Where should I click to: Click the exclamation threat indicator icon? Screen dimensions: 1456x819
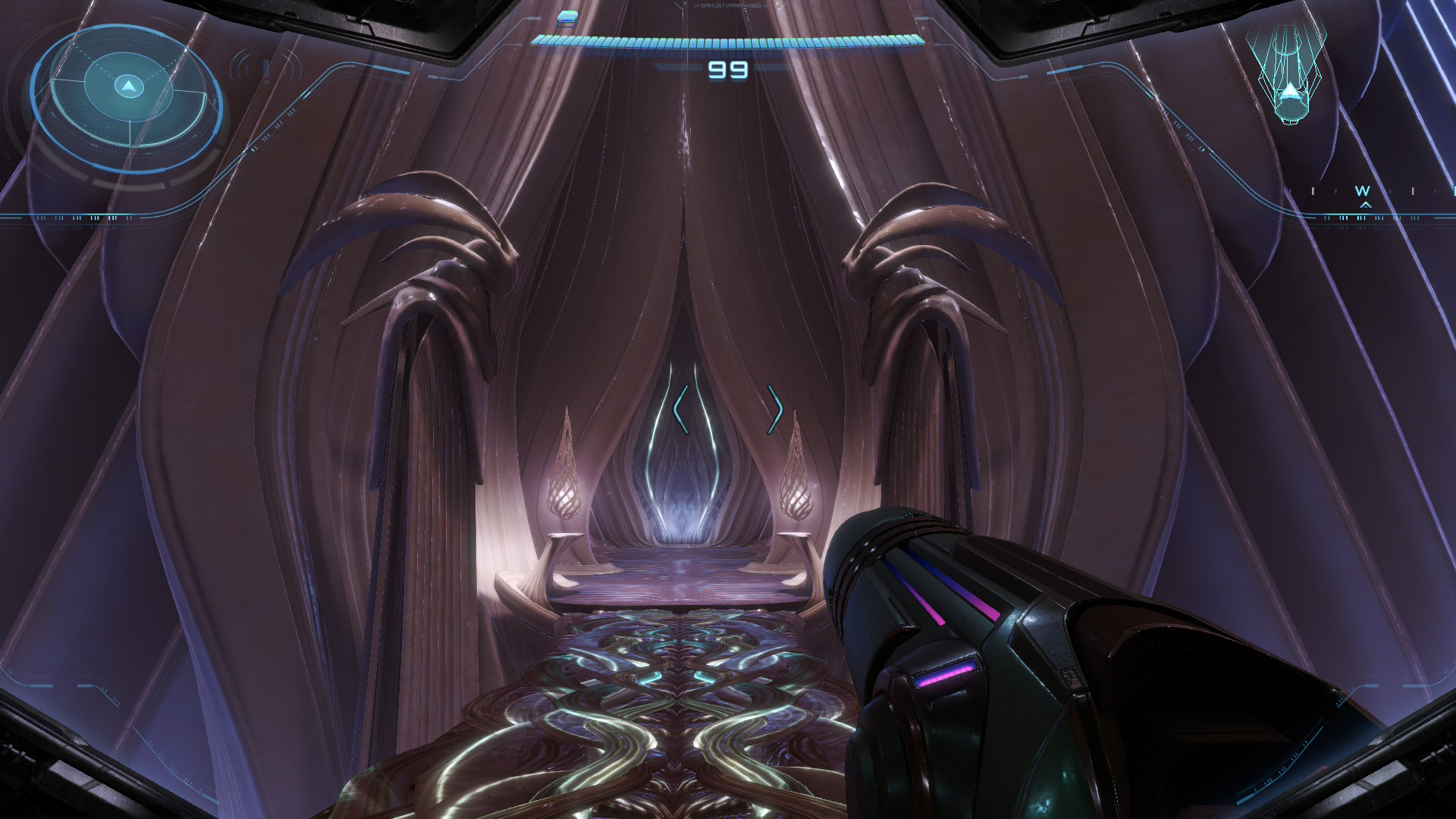pyautogui.click(x=266, y=70)
